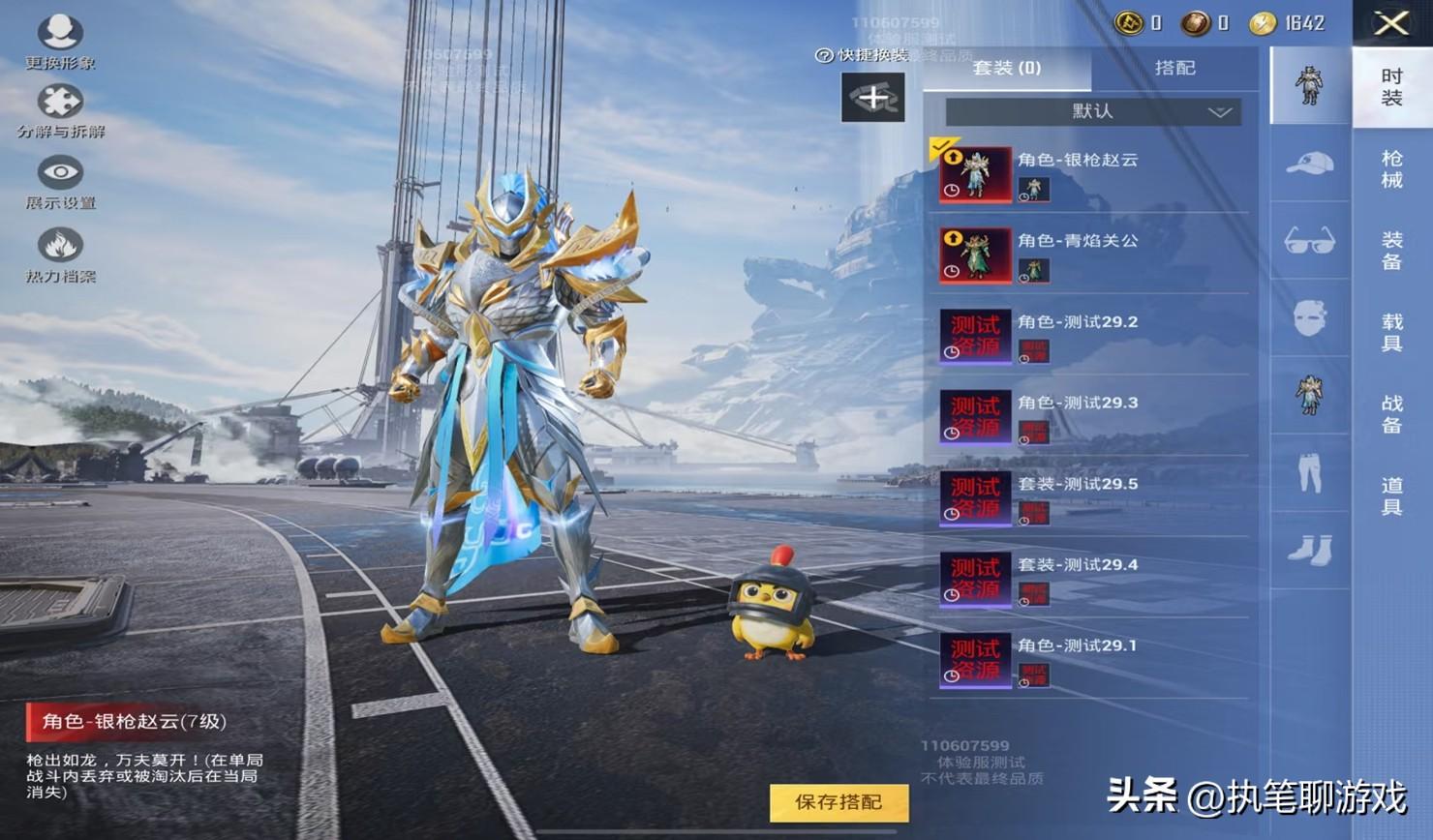Open the 枪械 firearms category

(x=1391, y=169)
